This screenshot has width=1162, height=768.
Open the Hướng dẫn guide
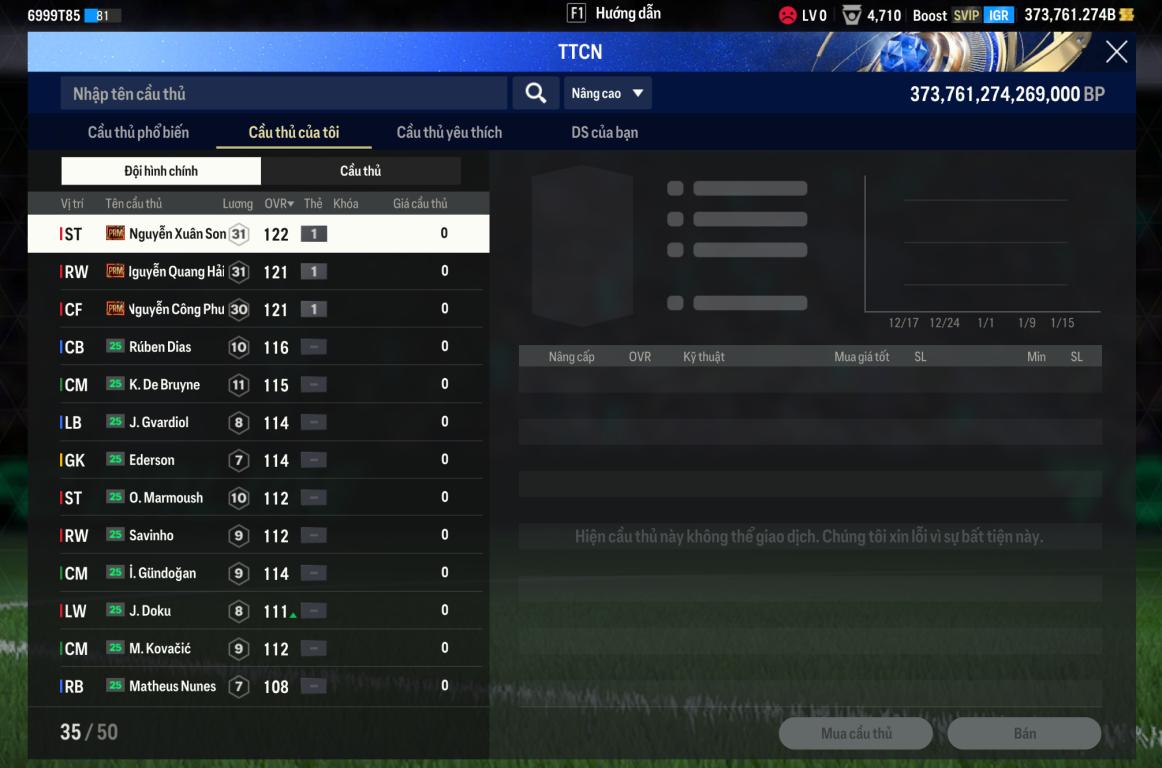pos(615,13)
